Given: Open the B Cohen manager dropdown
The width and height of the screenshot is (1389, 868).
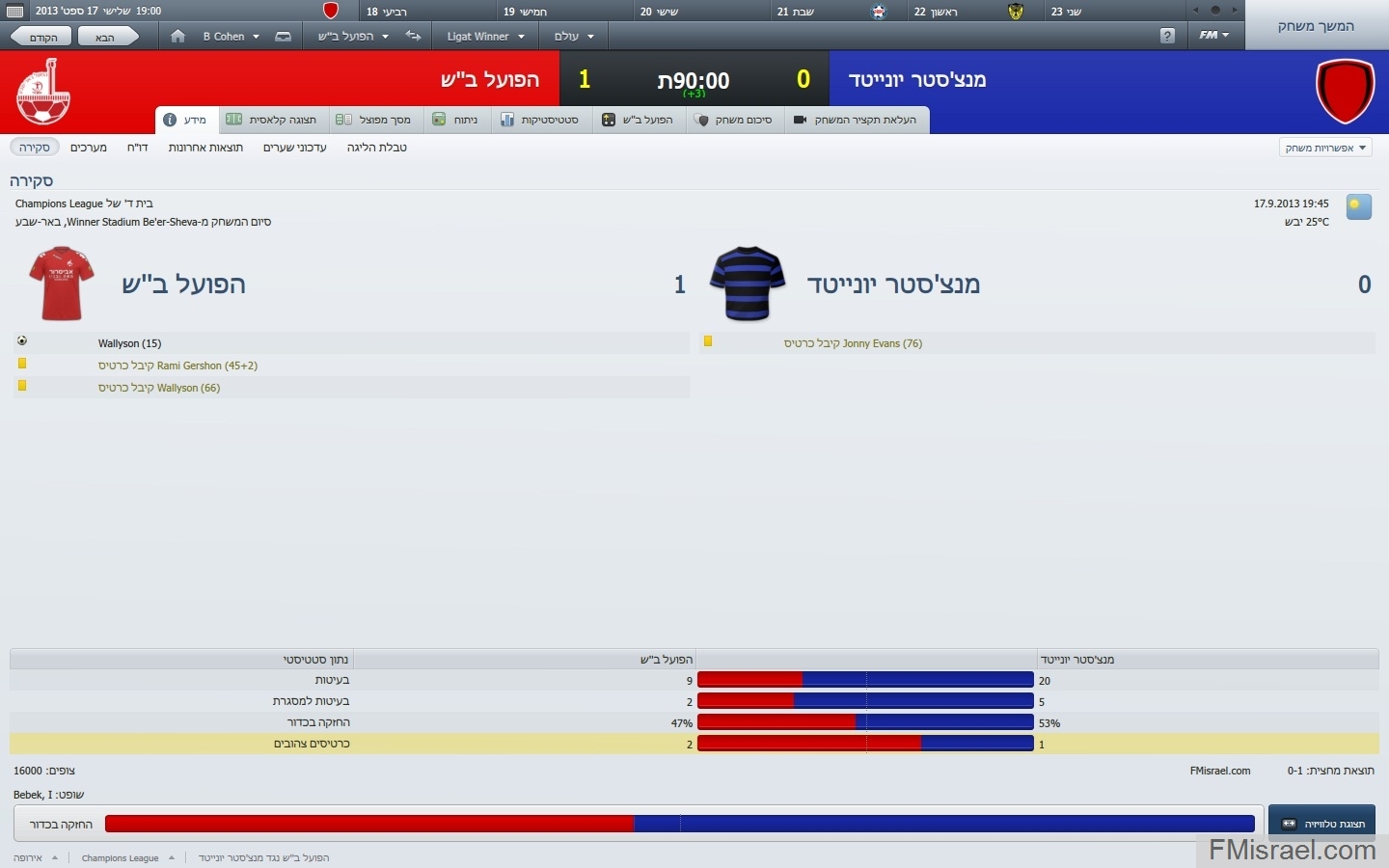Looking at the screenshot, I should pos(231,37).
